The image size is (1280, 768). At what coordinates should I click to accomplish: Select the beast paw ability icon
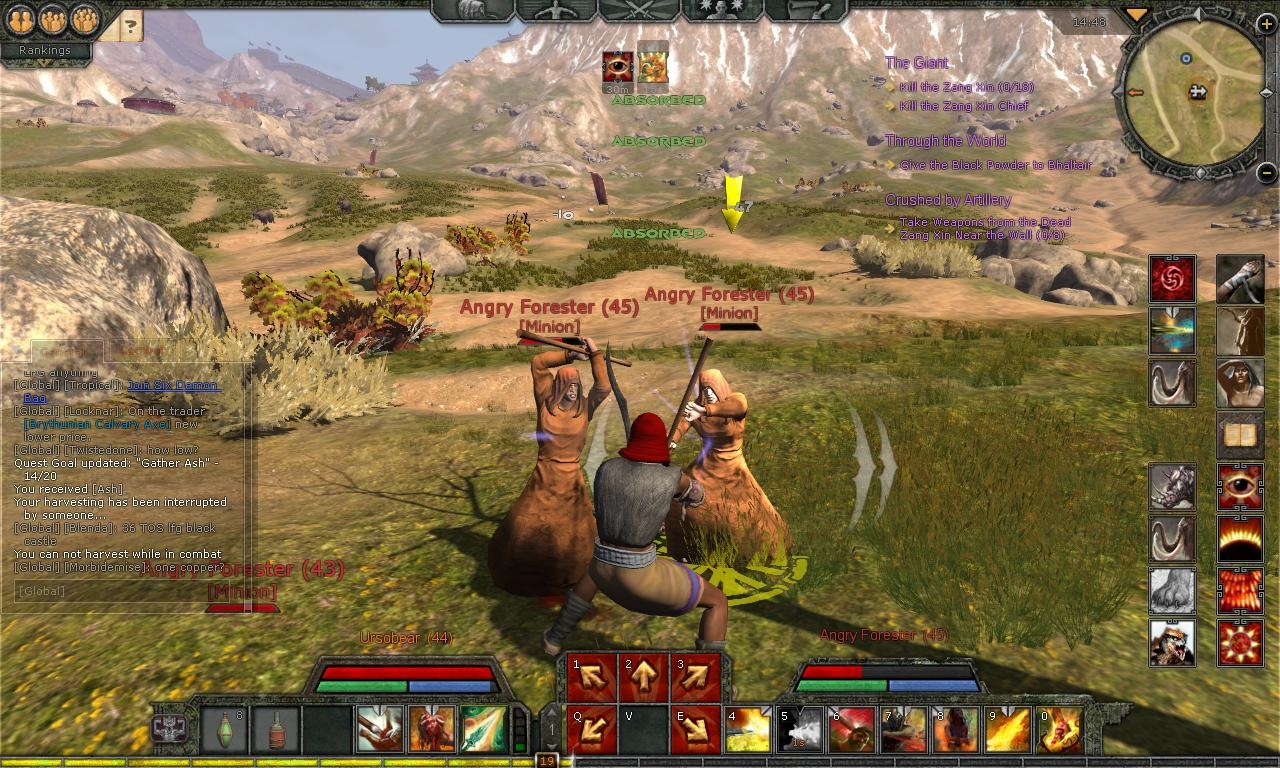1172,590
